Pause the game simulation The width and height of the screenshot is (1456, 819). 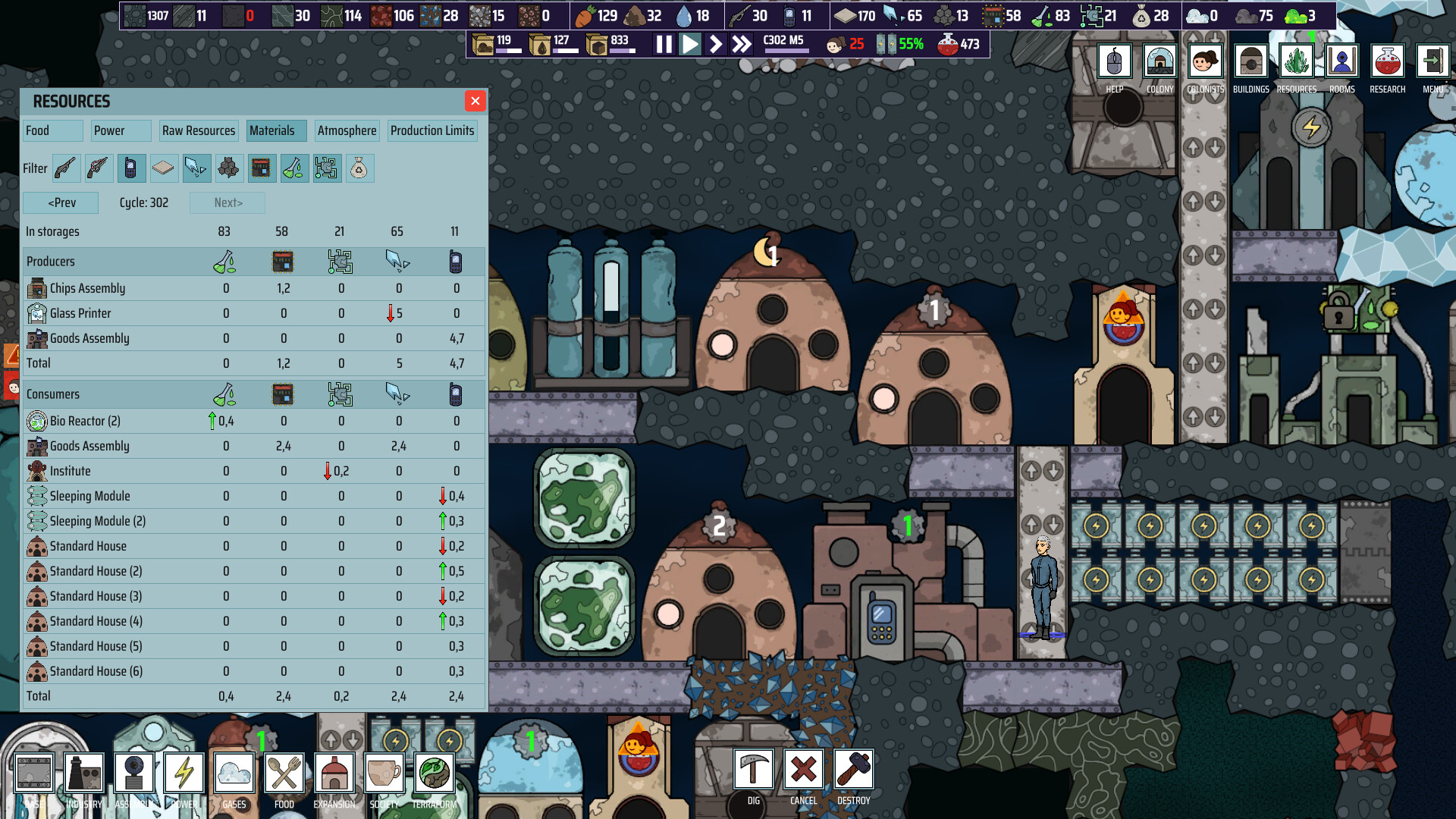click(x=663, y=45)
